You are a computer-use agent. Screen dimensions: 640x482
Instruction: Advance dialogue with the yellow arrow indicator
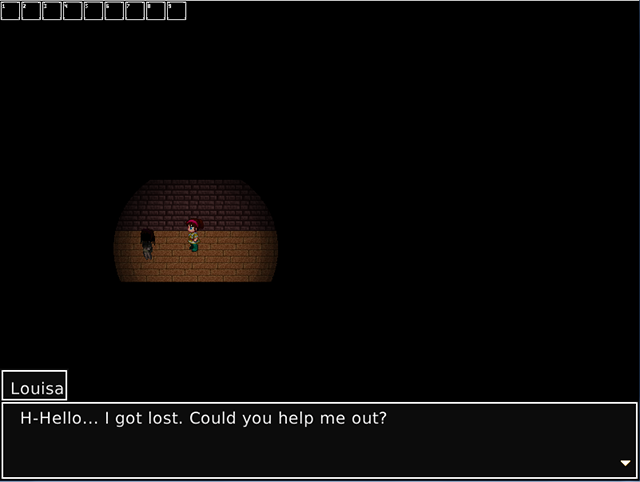point(625,463)
